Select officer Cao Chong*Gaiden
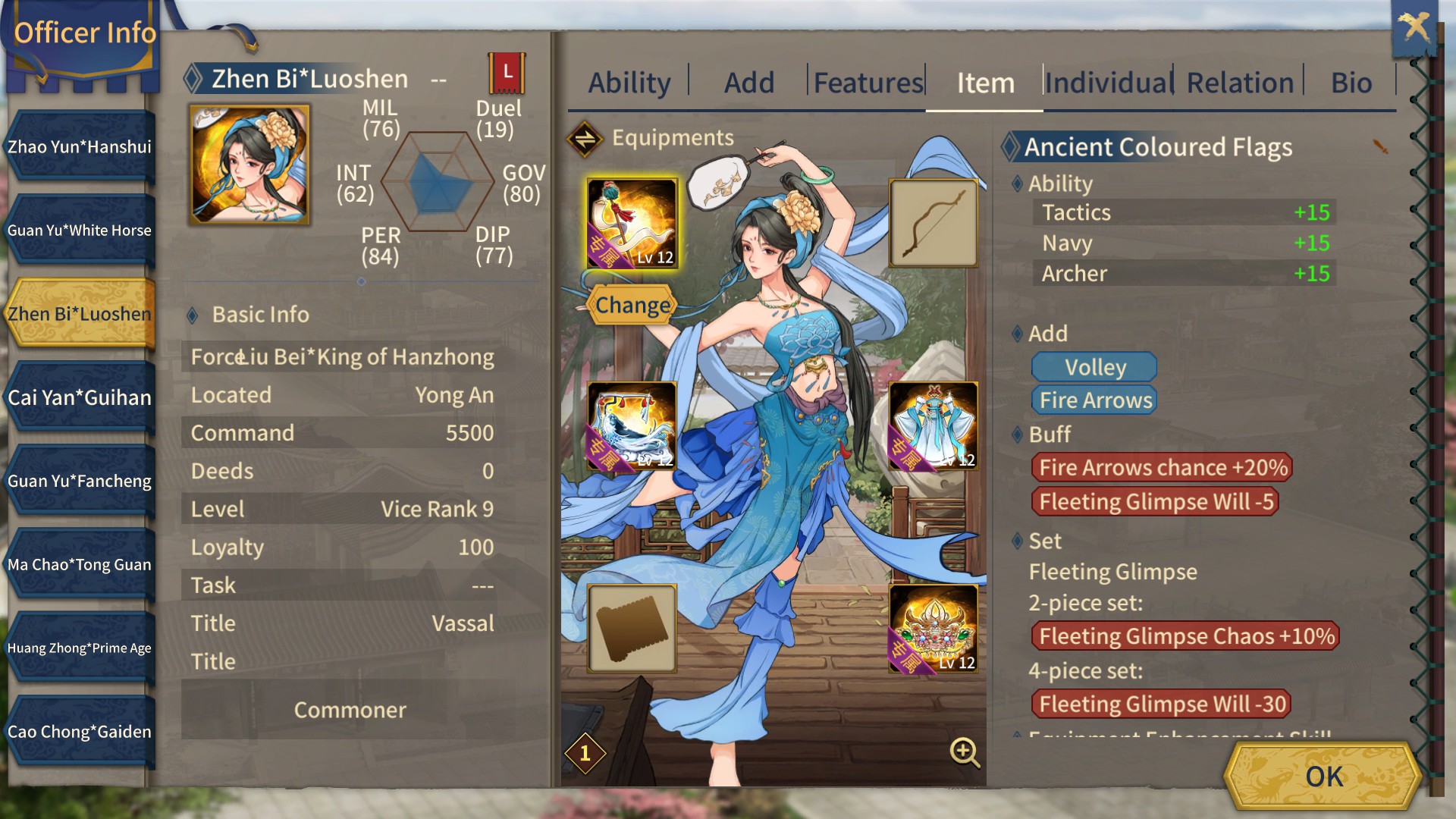1456x819 pixels. 80,732
